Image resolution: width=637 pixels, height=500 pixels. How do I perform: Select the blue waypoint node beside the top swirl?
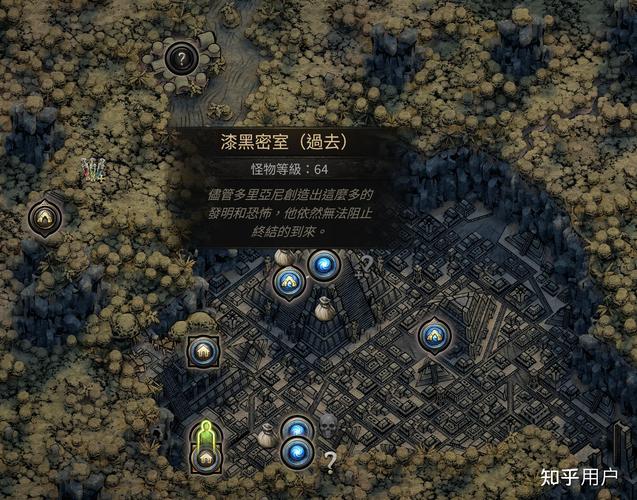tap(288, 282)
